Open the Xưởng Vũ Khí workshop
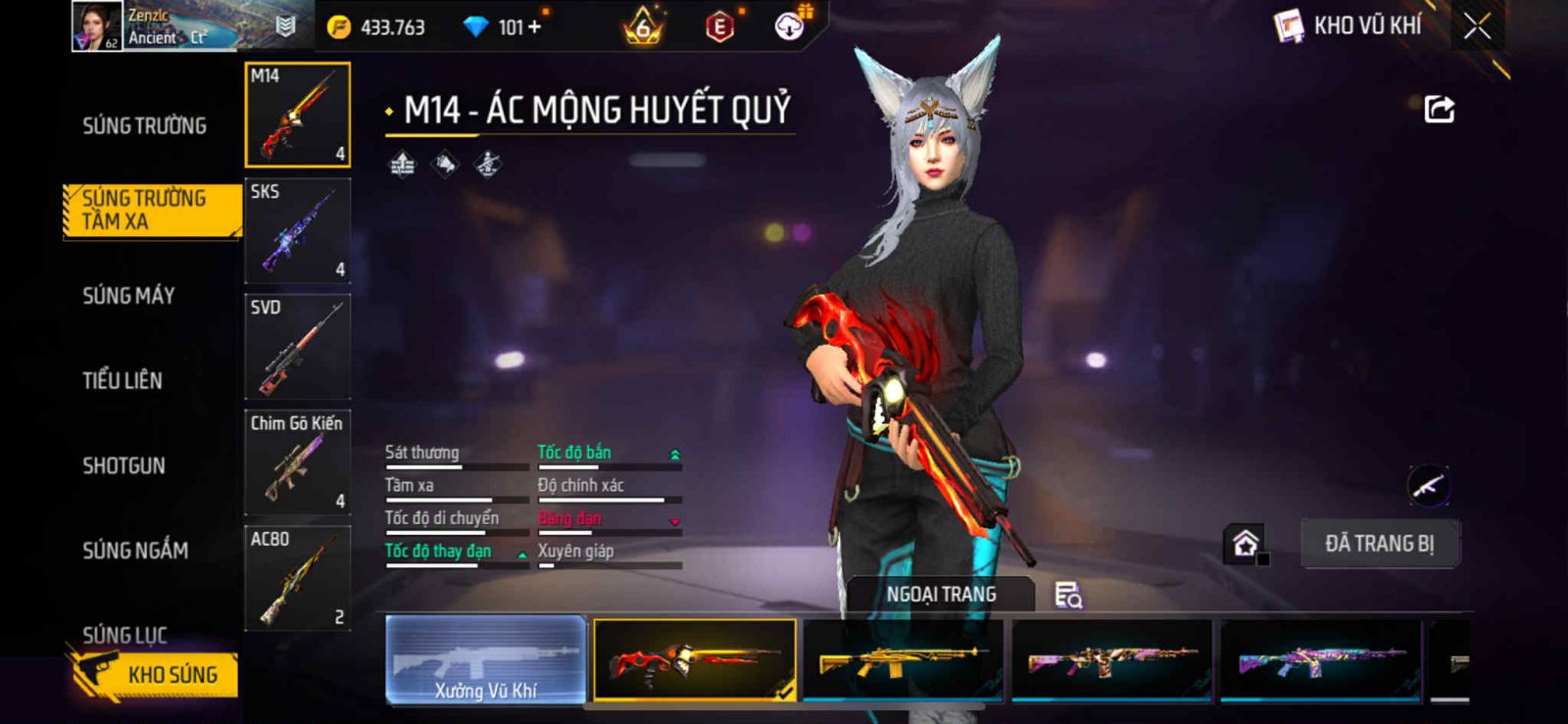 [486, 659]
